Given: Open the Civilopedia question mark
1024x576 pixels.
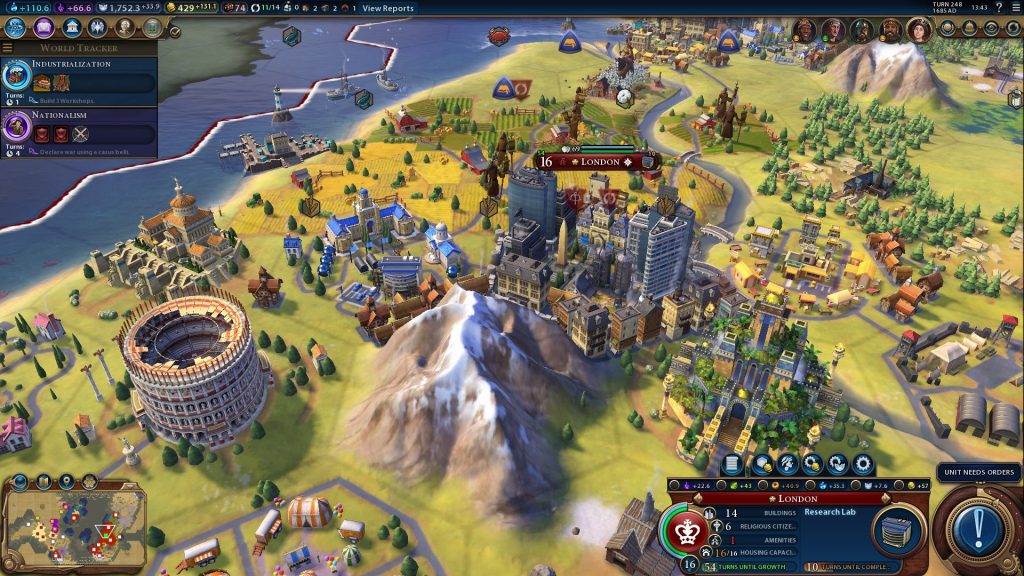Looking at the screenshot, I should [x=998, y=8].
